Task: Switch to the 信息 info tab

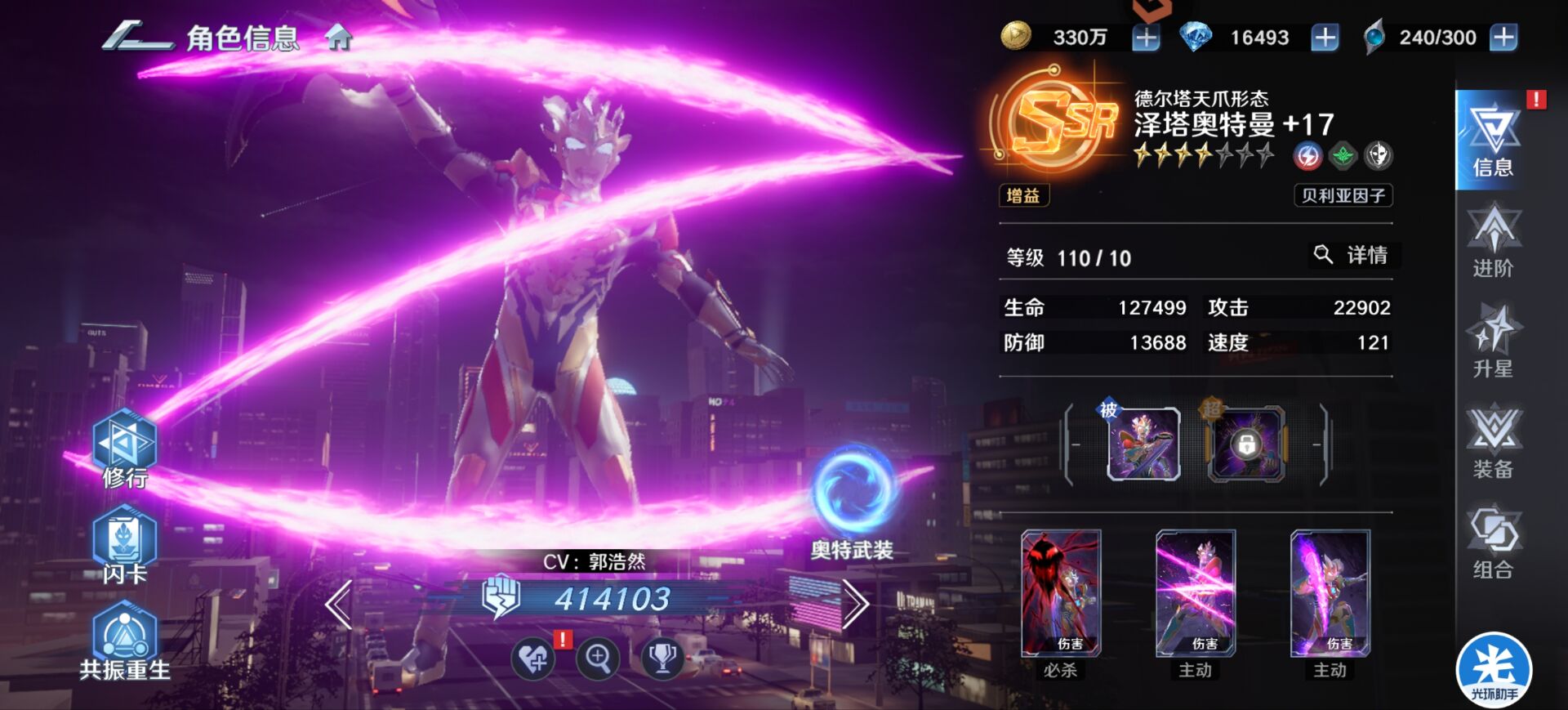Action: 1492,141
